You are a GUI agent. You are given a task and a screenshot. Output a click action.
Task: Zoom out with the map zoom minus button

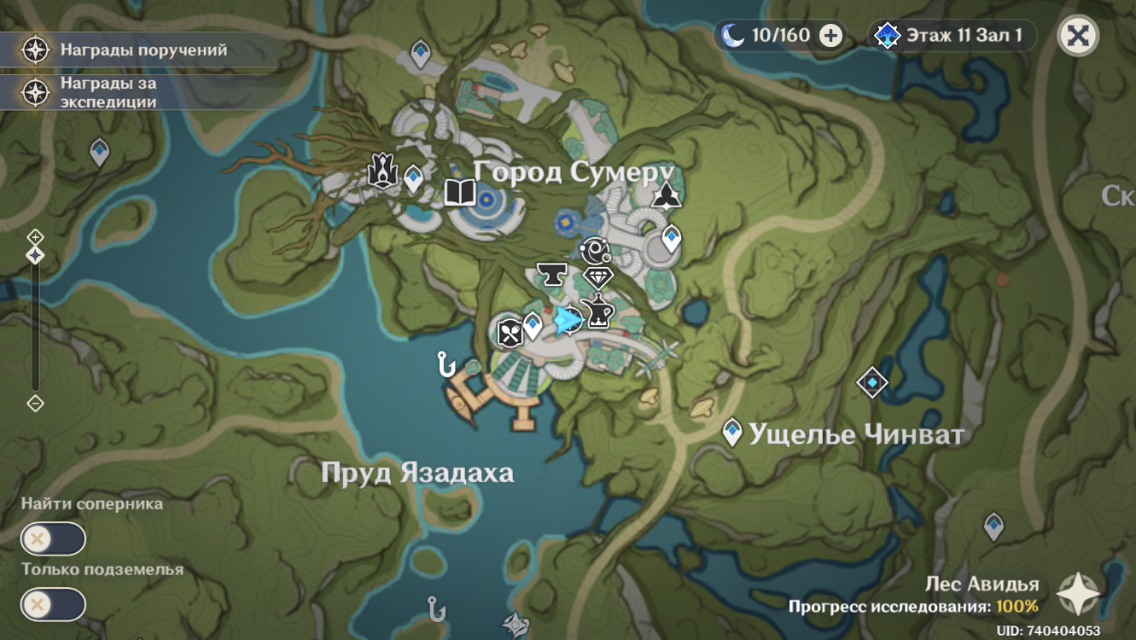pyautogui.click(x=36, y=403)
